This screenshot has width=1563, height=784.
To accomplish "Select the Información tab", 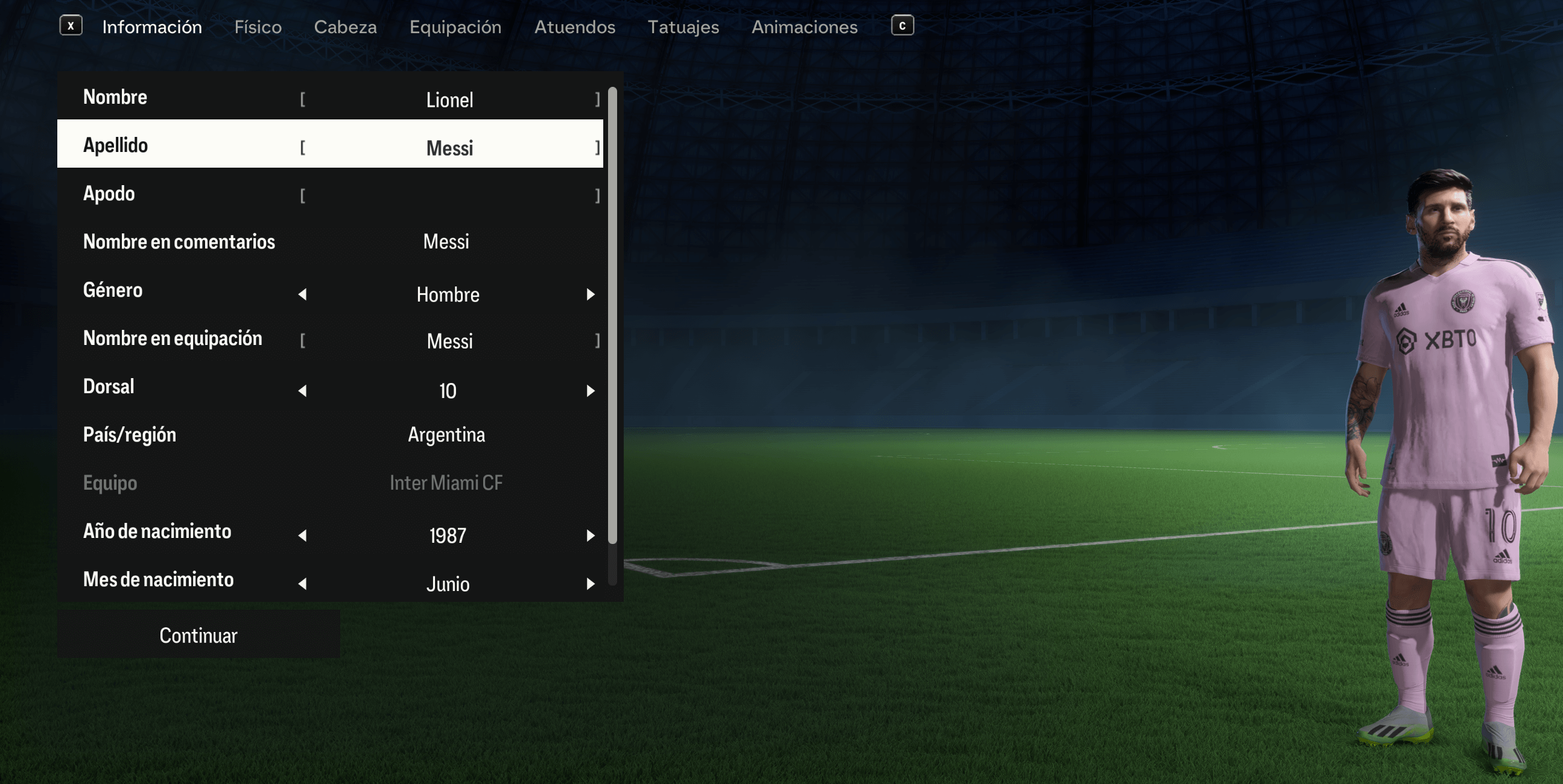I will point(151,27).
